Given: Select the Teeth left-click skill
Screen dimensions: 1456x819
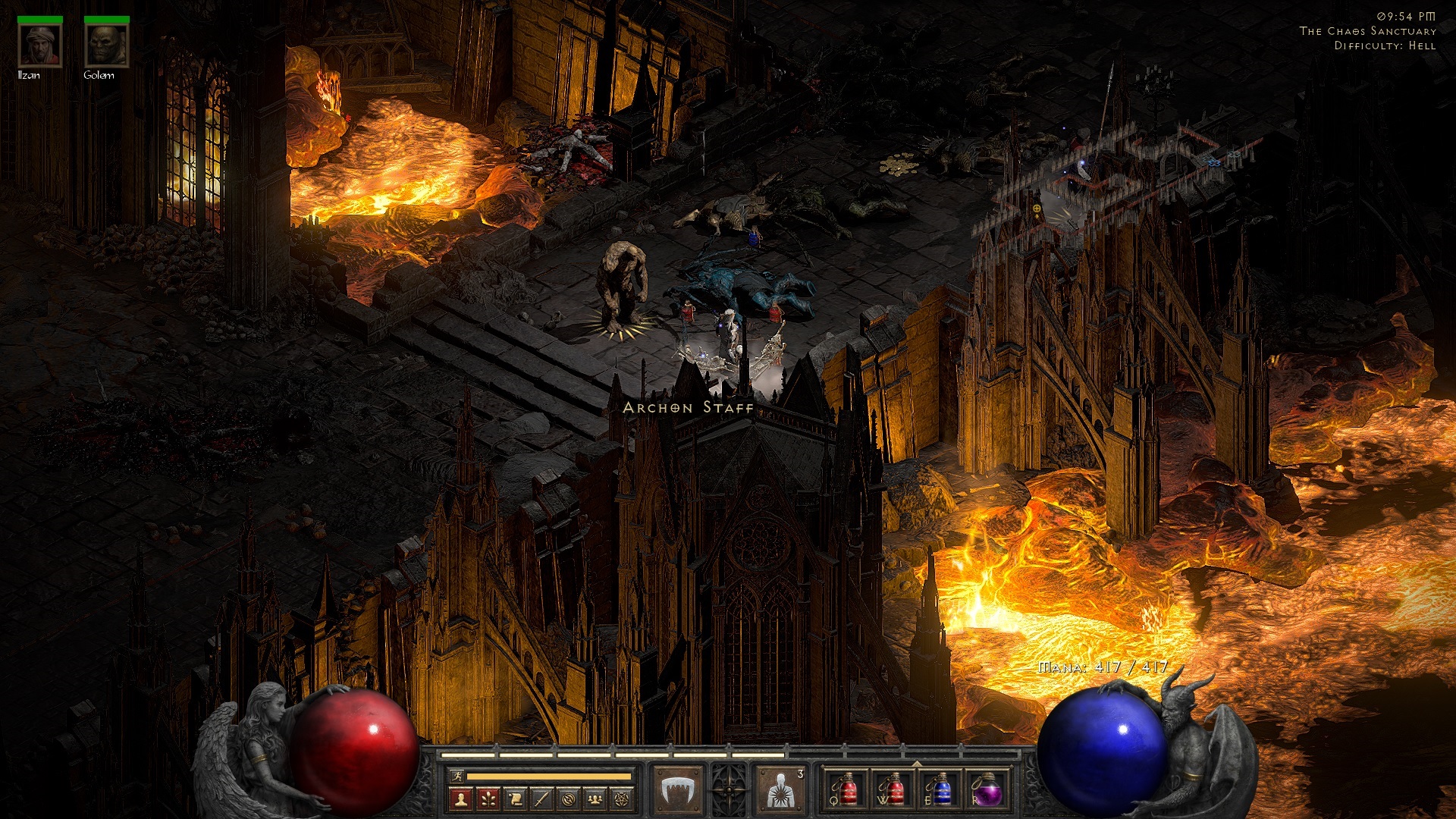Looking at the screenshot, I should [677, 790].
